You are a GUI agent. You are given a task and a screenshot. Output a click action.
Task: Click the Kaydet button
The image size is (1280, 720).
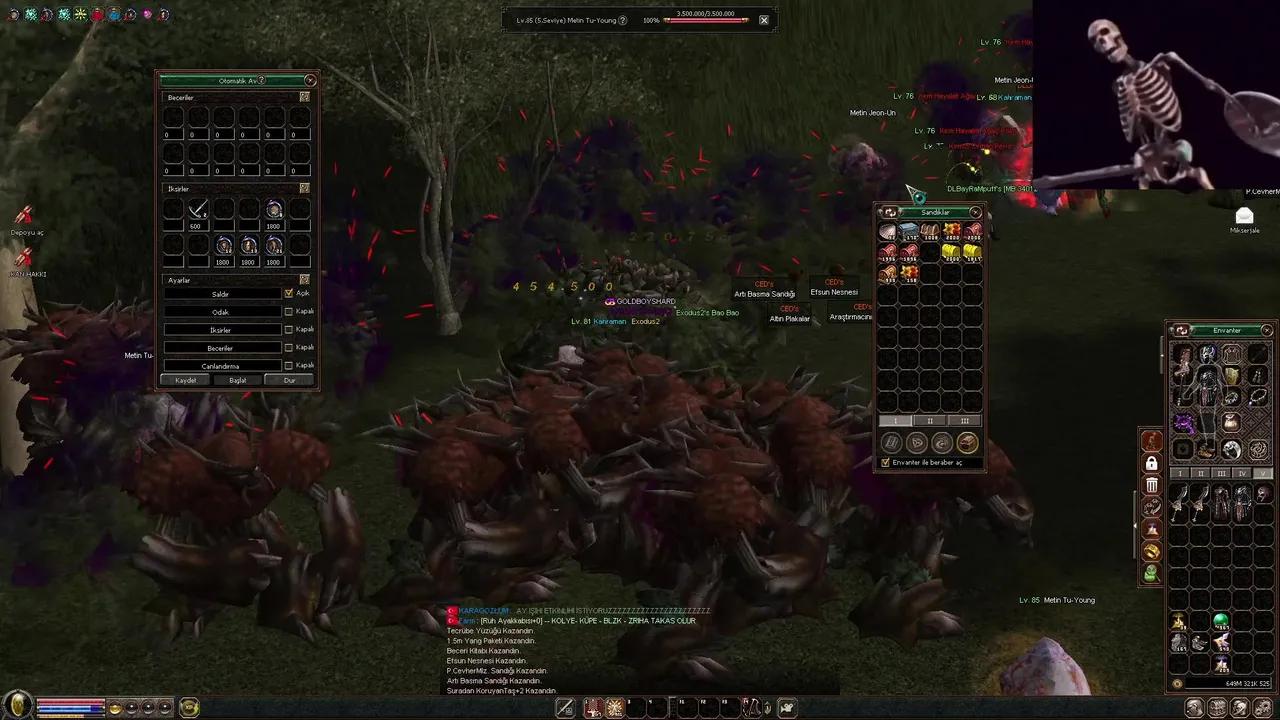pyautogui.click(x=186, y=380)
